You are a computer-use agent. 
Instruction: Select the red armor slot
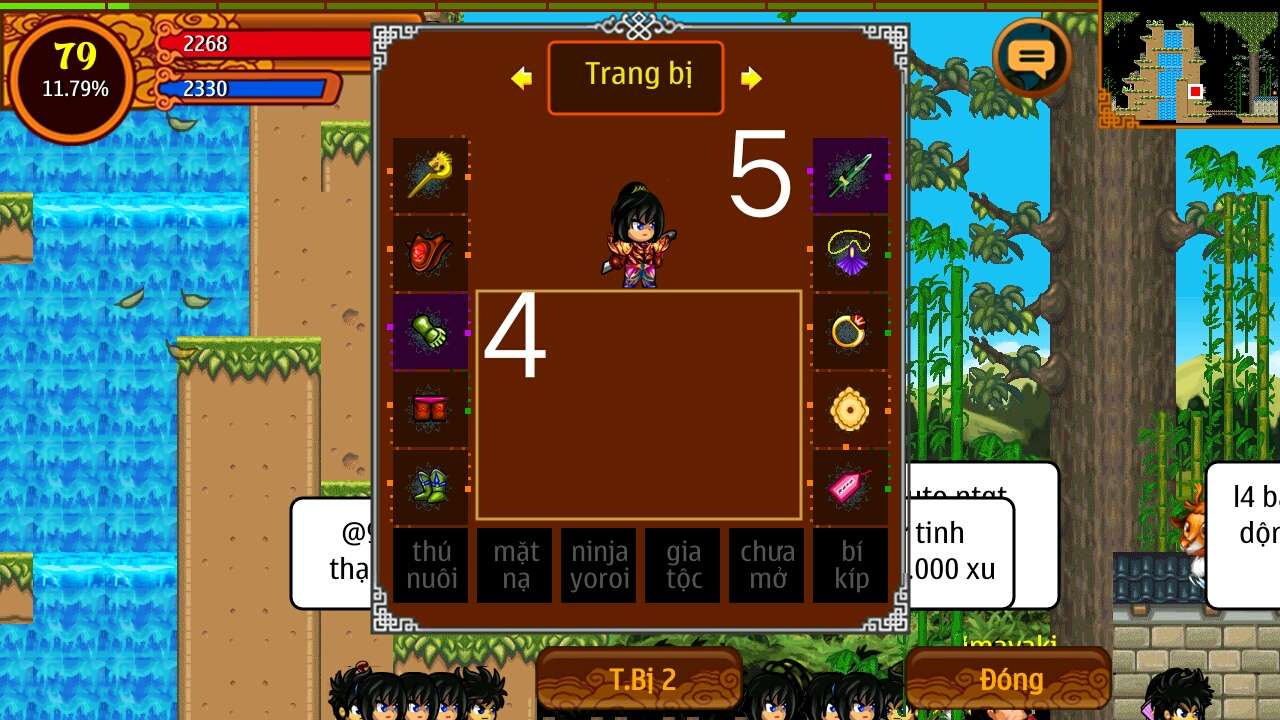pos(430,254)
